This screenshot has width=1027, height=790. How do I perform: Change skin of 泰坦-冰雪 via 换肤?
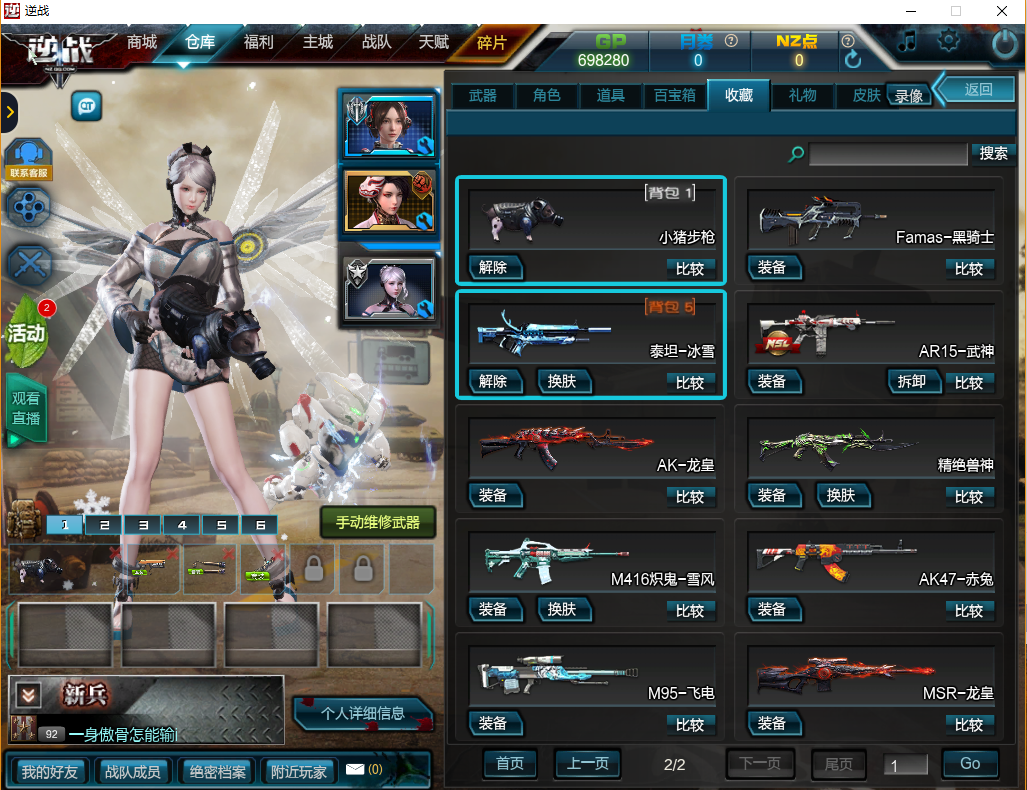[563, 381]
